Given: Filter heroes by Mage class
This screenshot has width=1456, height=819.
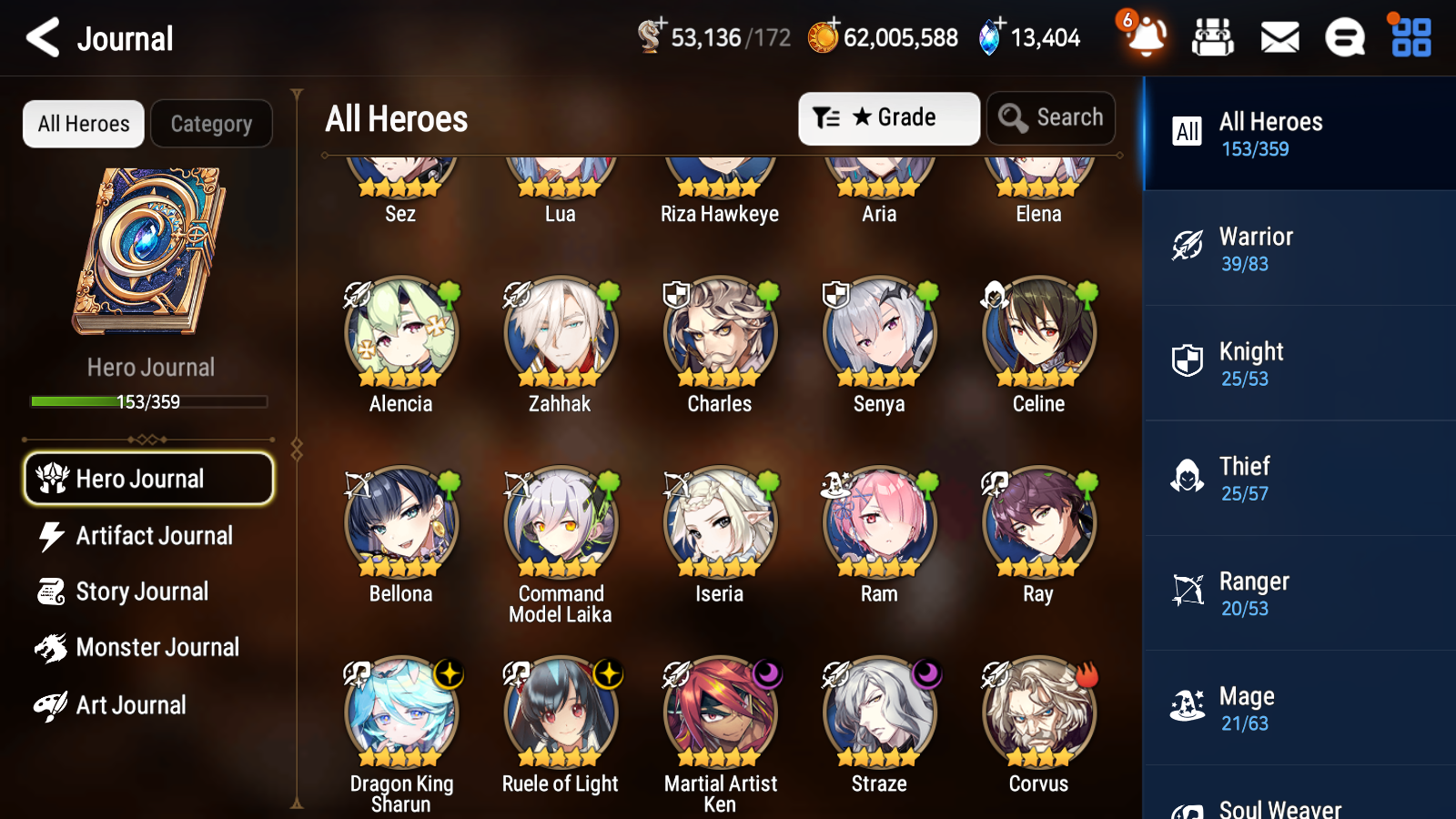Looking at the screenshot, I should click(x=1298, y=708).
